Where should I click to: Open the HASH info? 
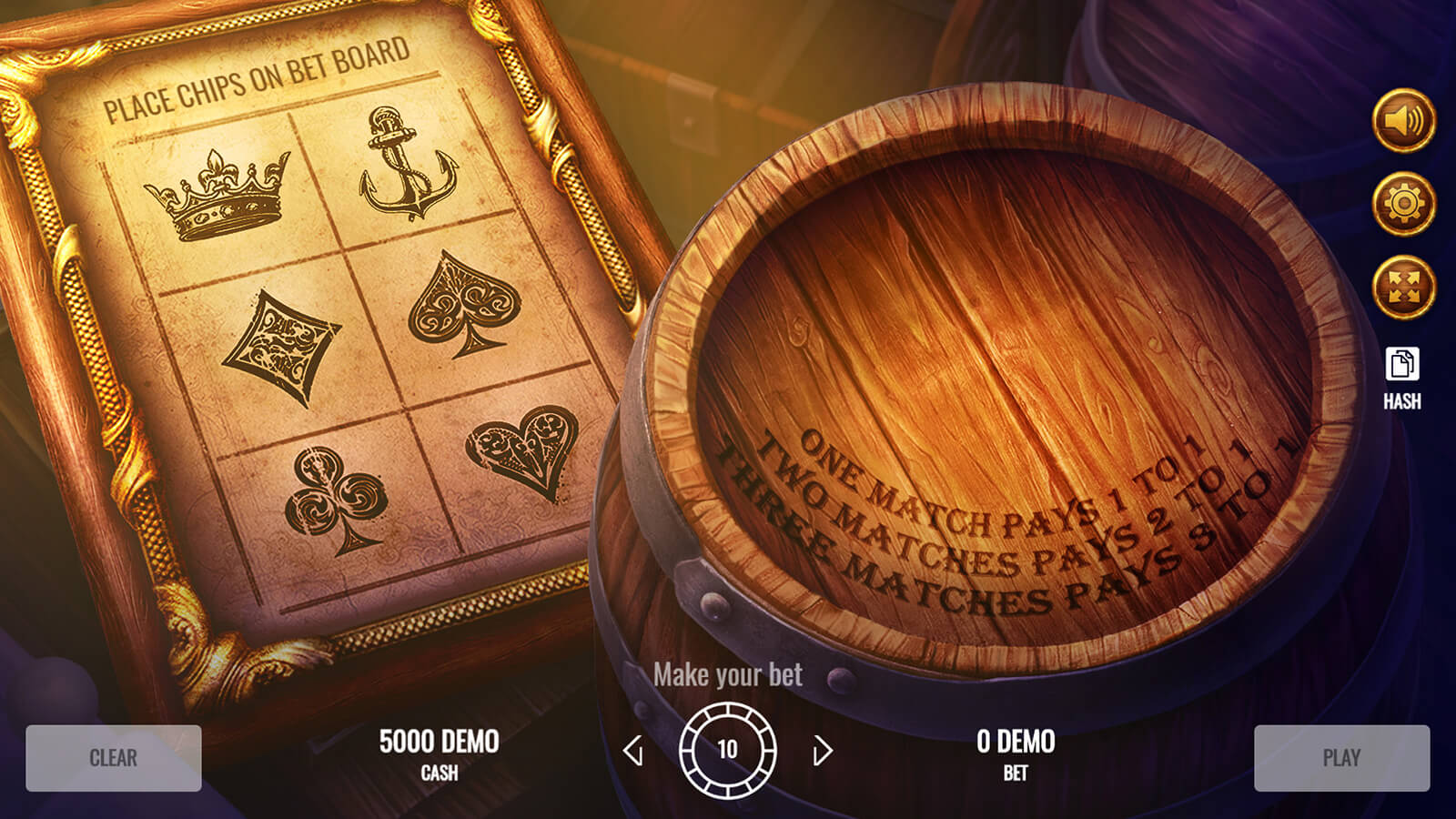click(x=1402, y=378)
